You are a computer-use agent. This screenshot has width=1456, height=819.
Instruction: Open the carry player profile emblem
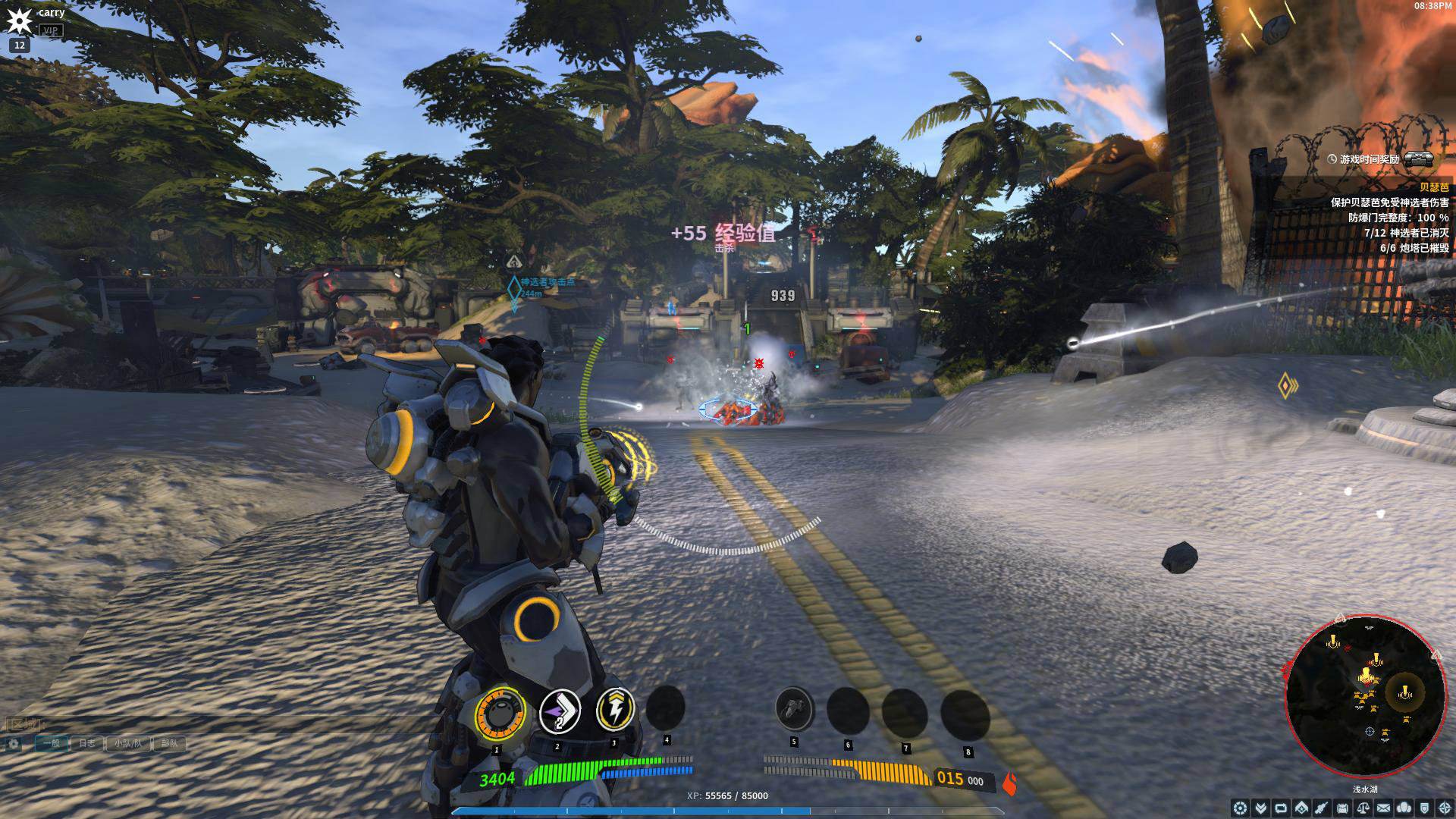[x=18, y=20]
